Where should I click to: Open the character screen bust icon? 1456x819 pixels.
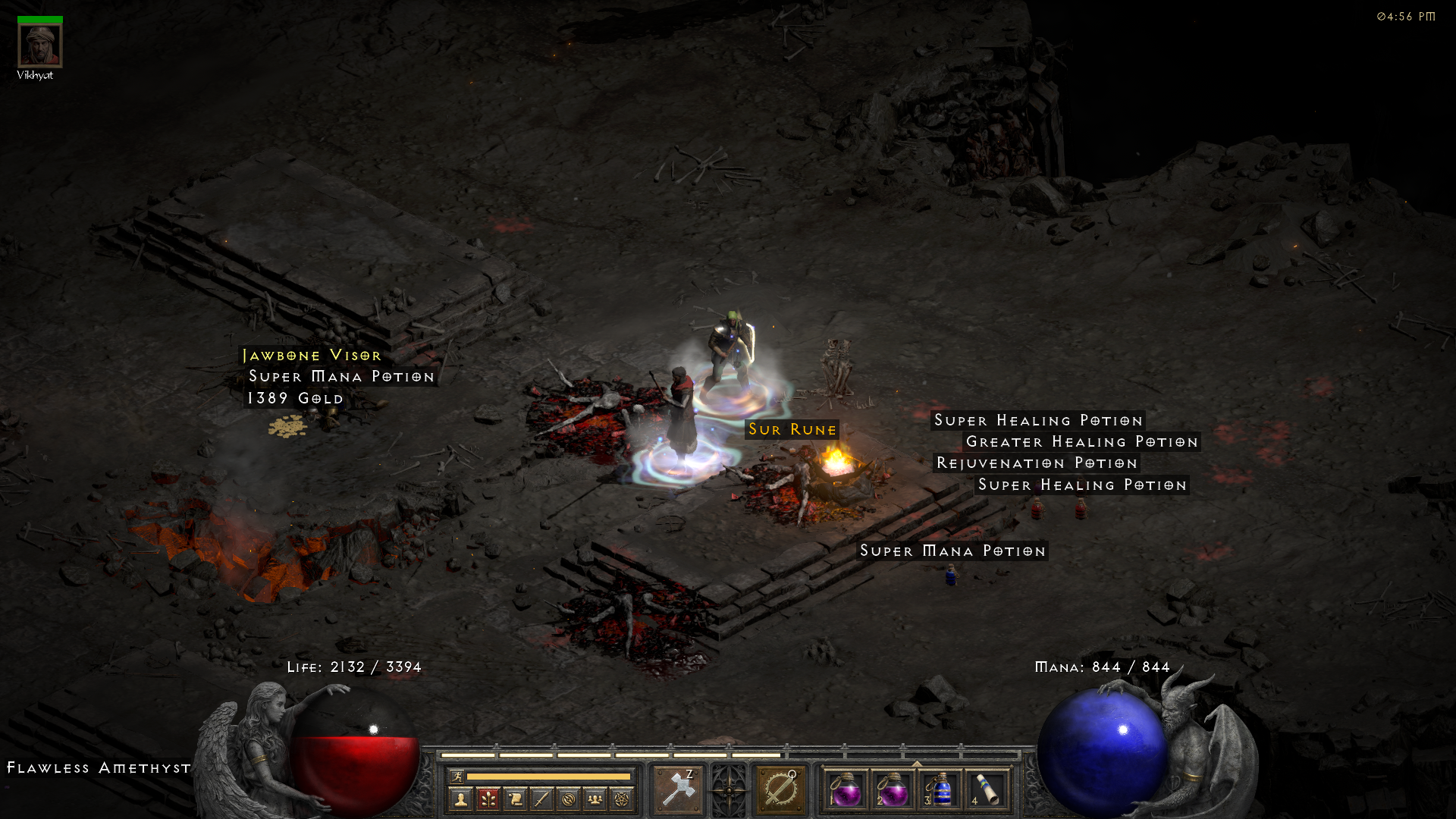click(460, 799)
